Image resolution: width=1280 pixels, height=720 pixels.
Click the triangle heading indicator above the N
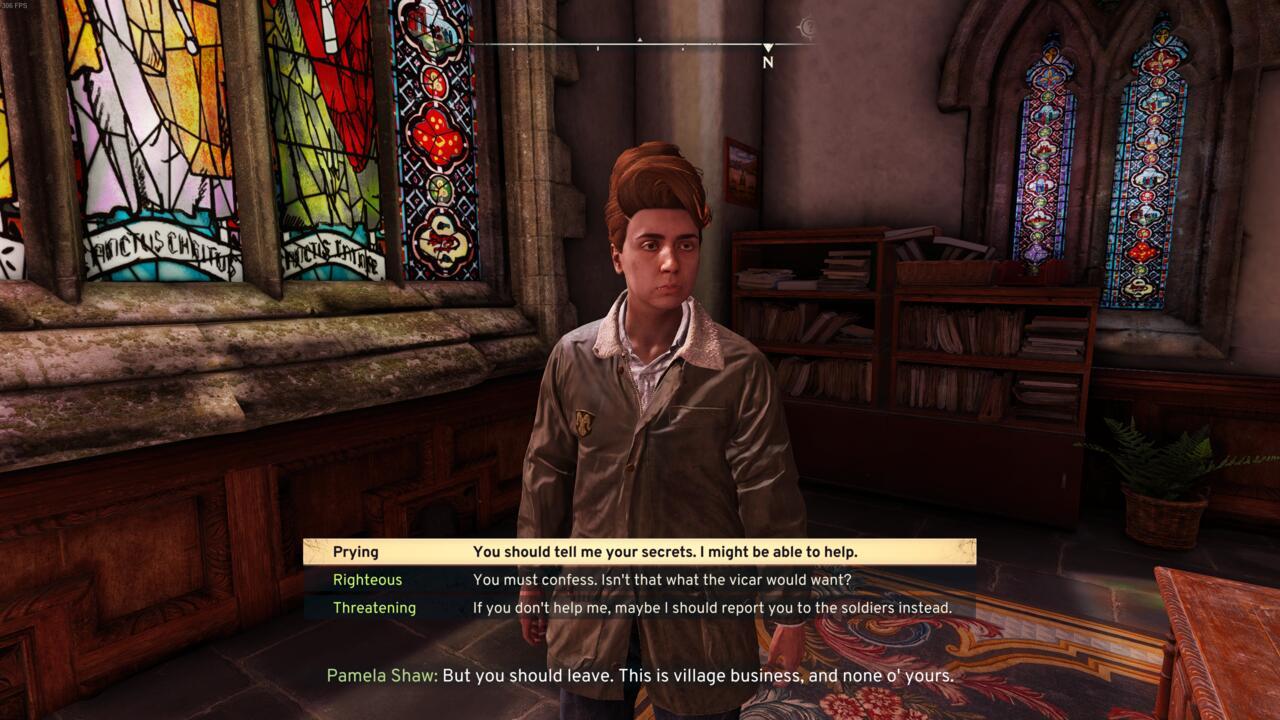(768, 46)
